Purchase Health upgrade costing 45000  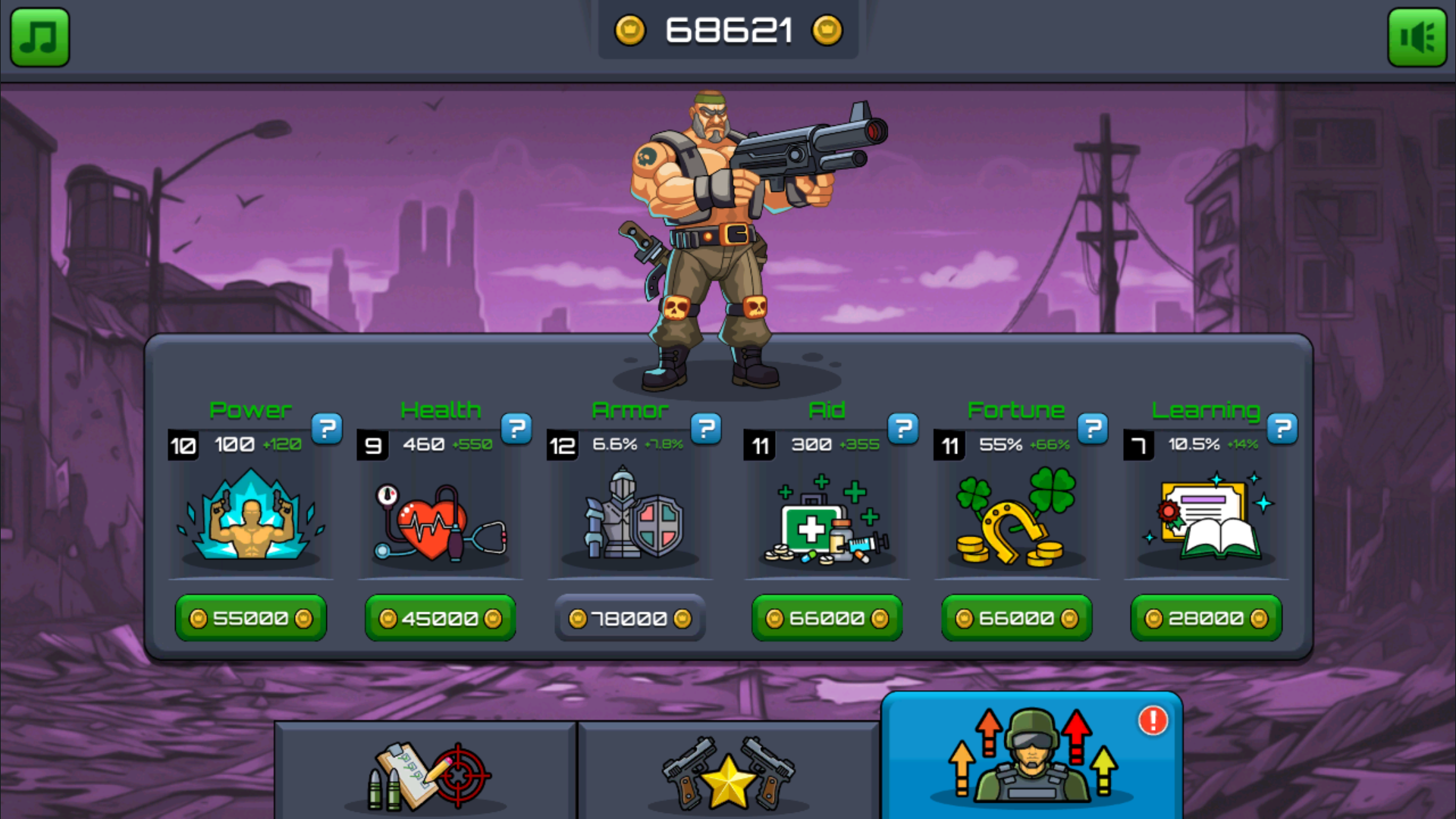click(441, 619)
